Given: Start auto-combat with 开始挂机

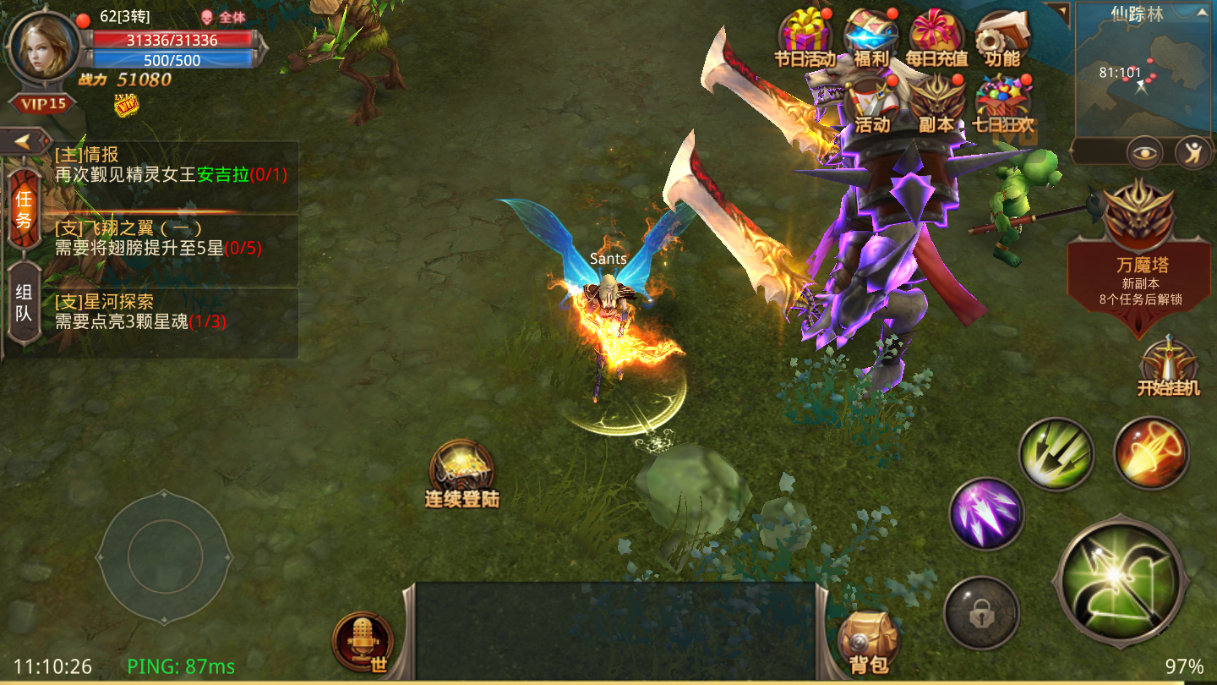Looking at the screenshot, I should pyautogui.click(x=1168, y=368).
